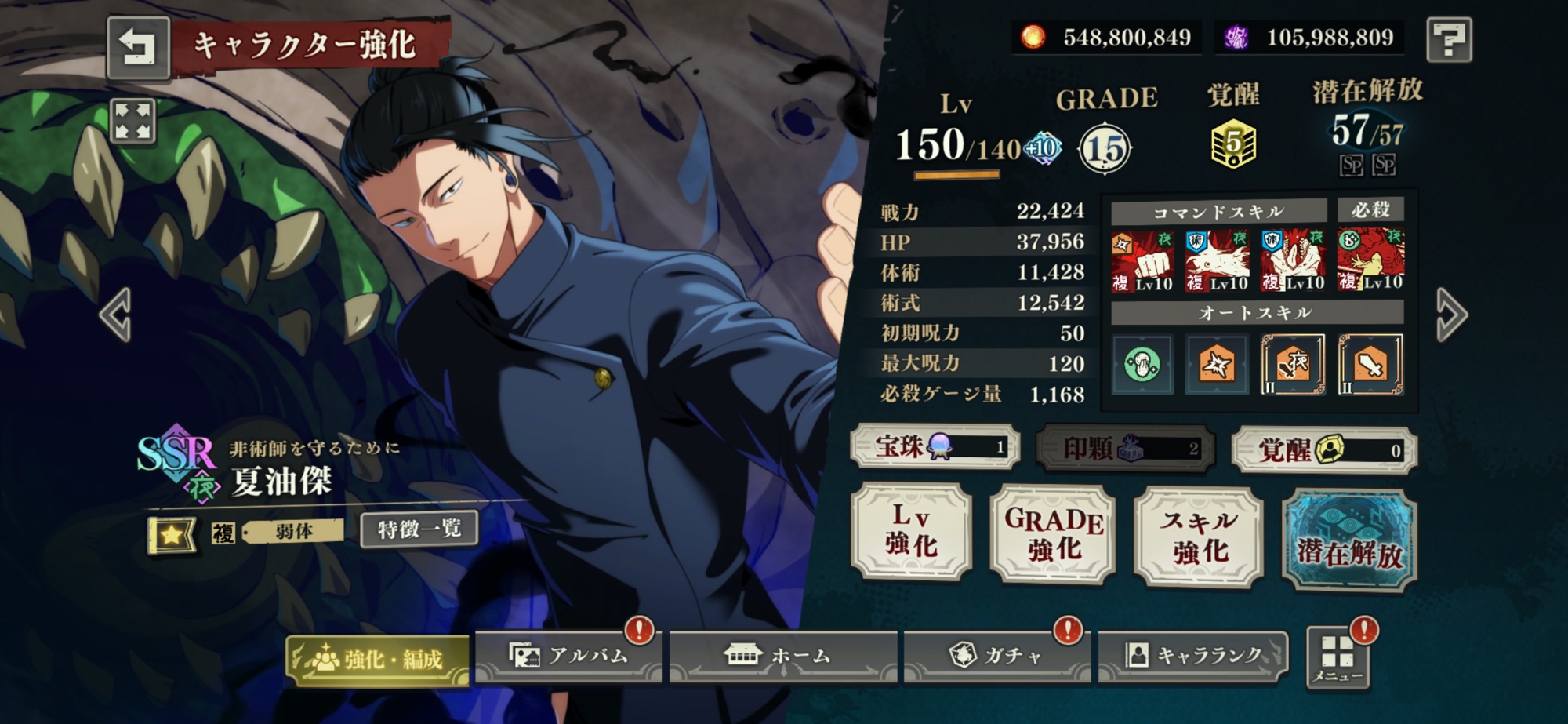Switch to the 強化・編成 tab
The height and width of the screenshot is (724, 1568).
378,660
